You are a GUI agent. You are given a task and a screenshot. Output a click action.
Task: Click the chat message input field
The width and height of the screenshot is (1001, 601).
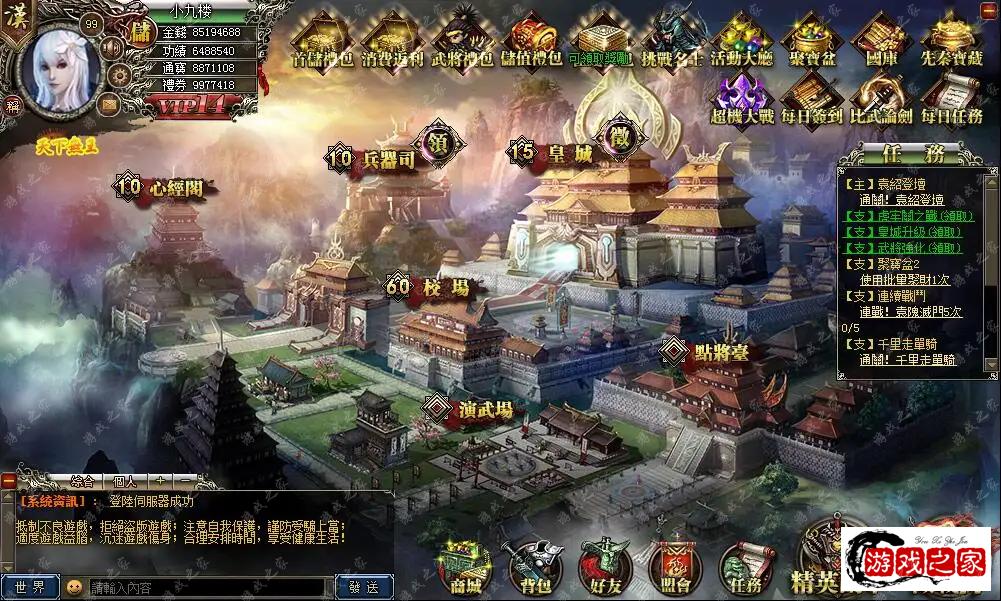coord(208,587)
